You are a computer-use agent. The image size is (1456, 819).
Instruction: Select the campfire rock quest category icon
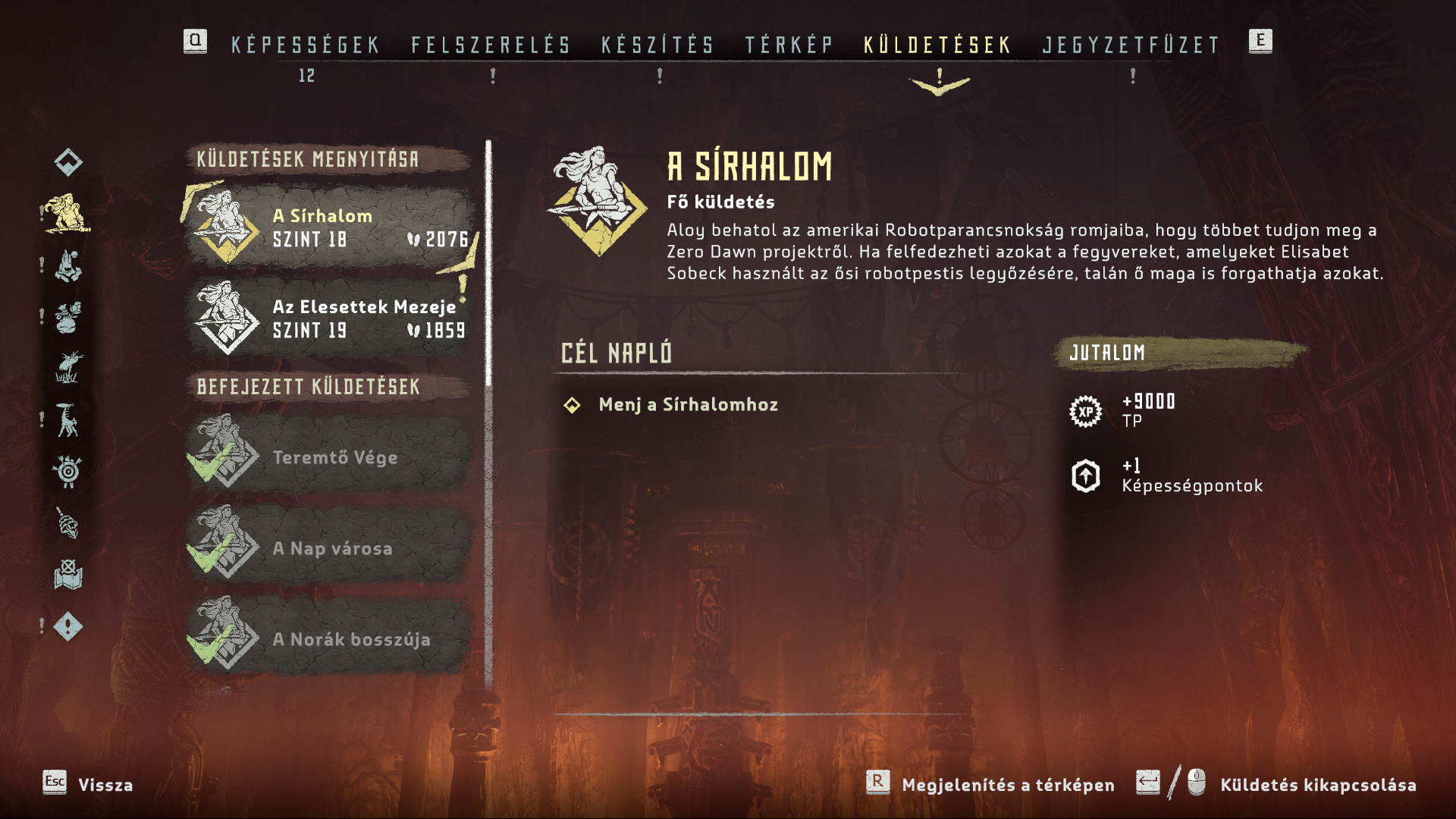point(67,265)
